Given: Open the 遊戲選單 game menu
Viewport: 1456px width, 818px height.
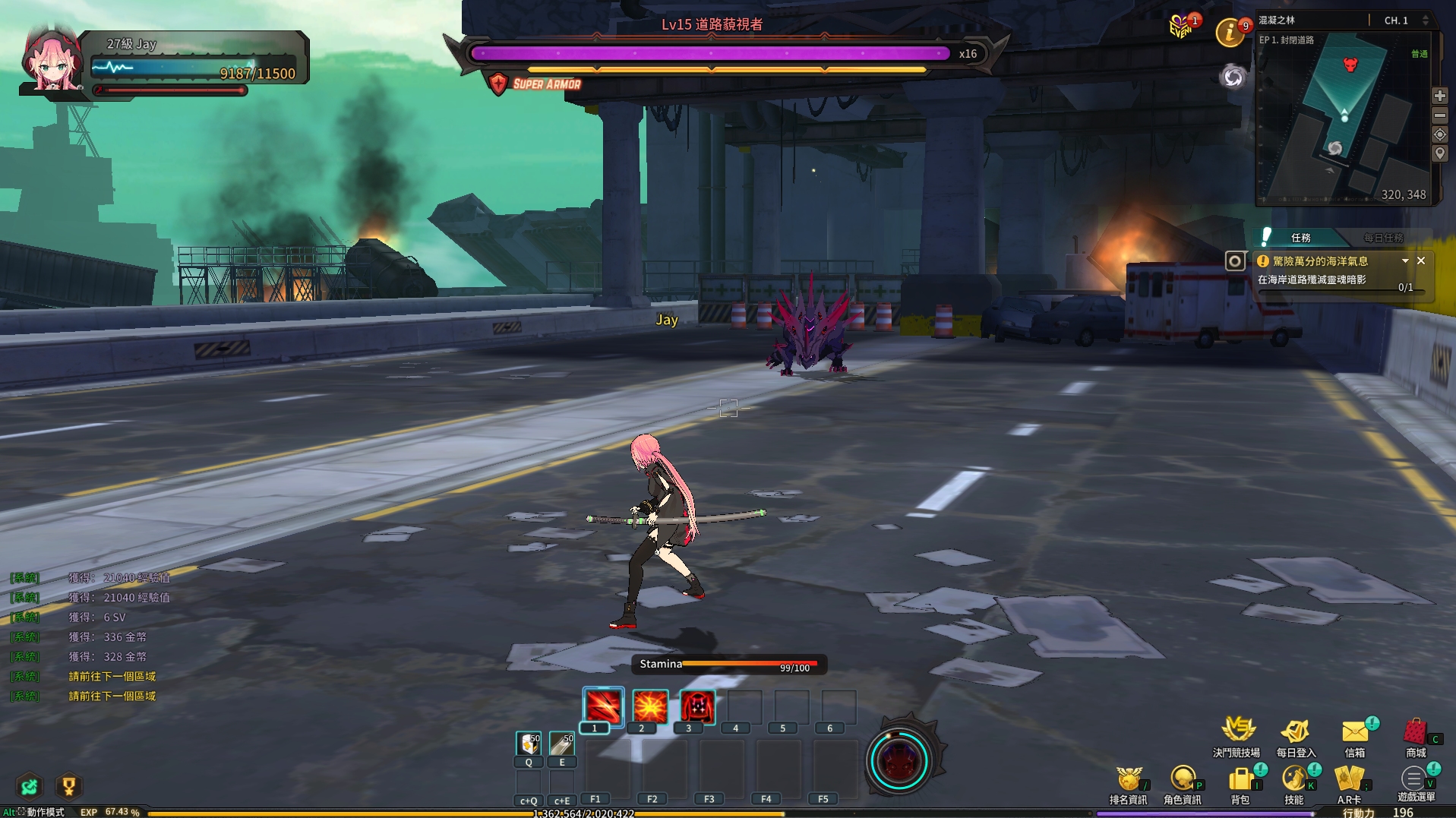Looking at the screenshot, I should point(1414,779).
